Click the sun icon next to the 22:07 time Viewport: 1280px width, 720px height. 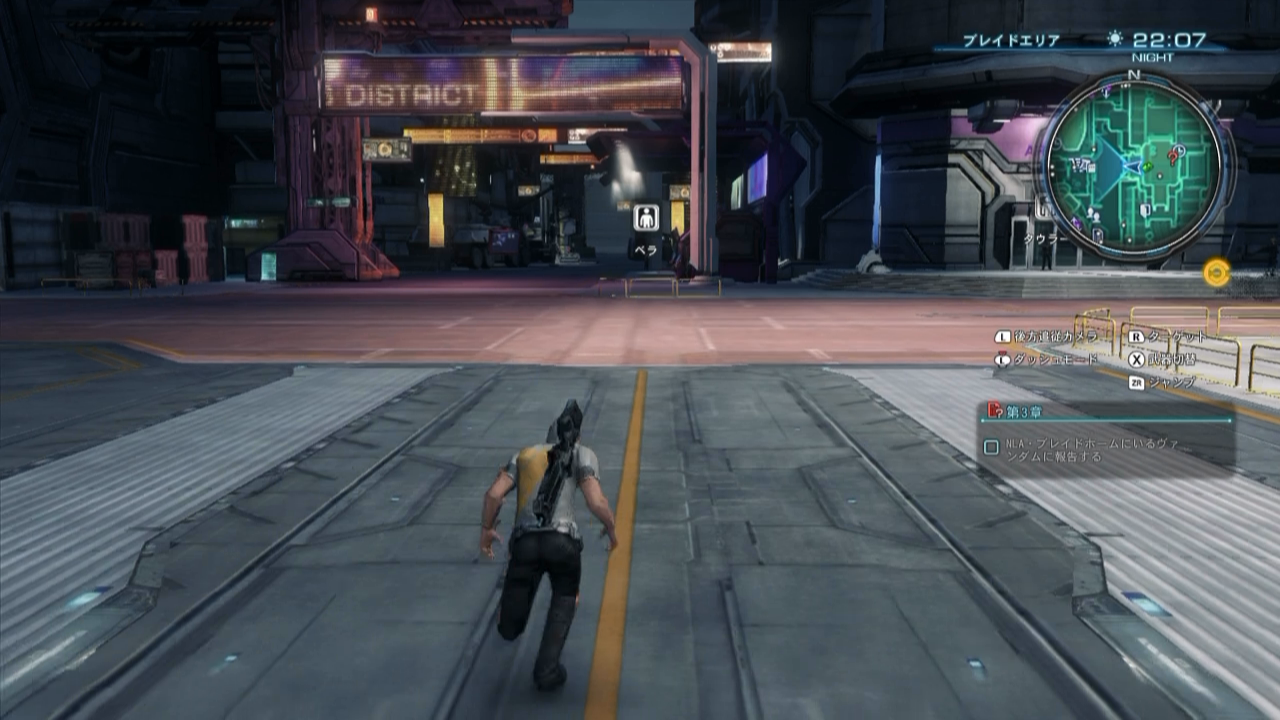click(1113, 38)
